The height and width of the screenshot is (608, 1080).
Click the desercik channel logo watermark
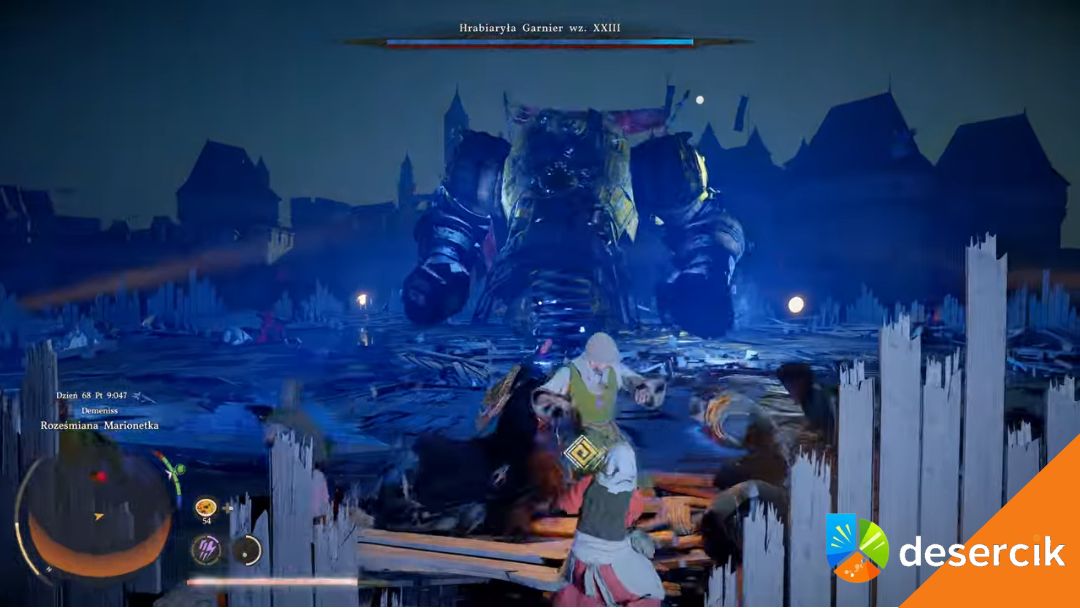coord(856,547)
